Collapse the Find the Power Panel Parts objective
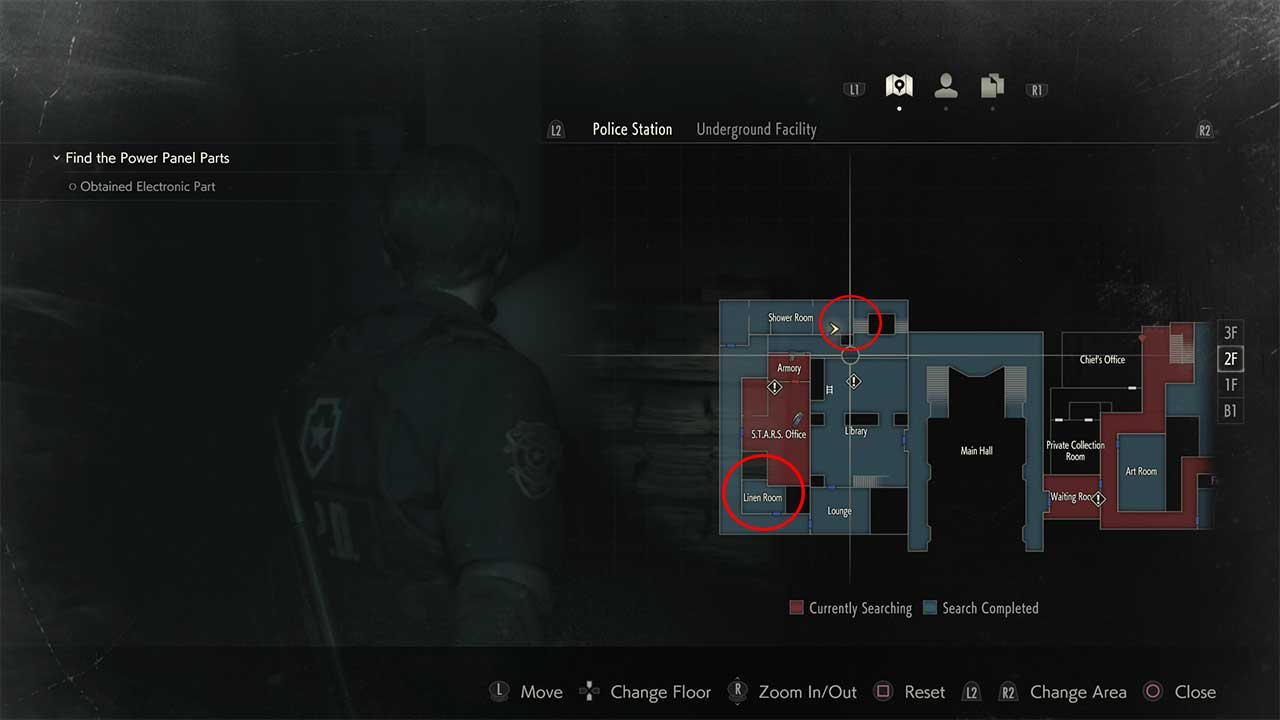Viewport: 1280px width, 720px height. pyautogui.click(x=57, y=157)
